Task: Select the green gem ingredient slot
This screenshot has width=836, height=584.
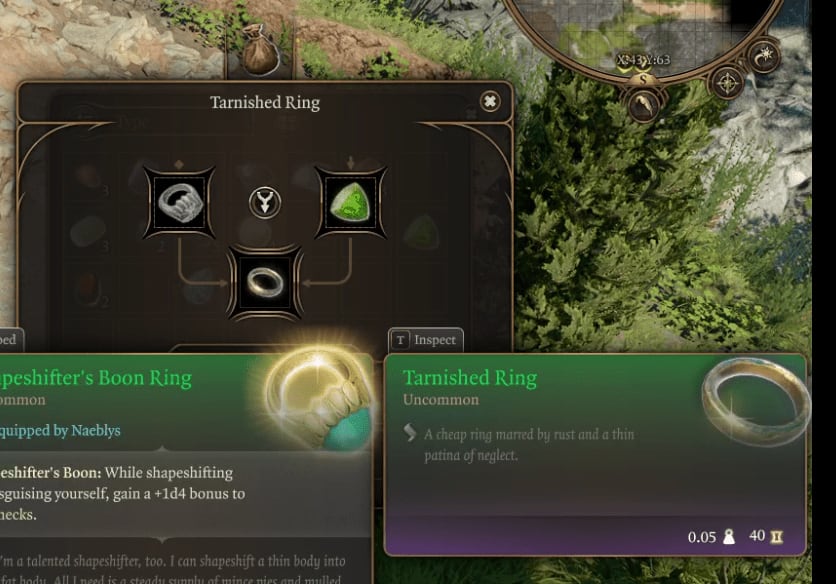Action: click(350, 202)
